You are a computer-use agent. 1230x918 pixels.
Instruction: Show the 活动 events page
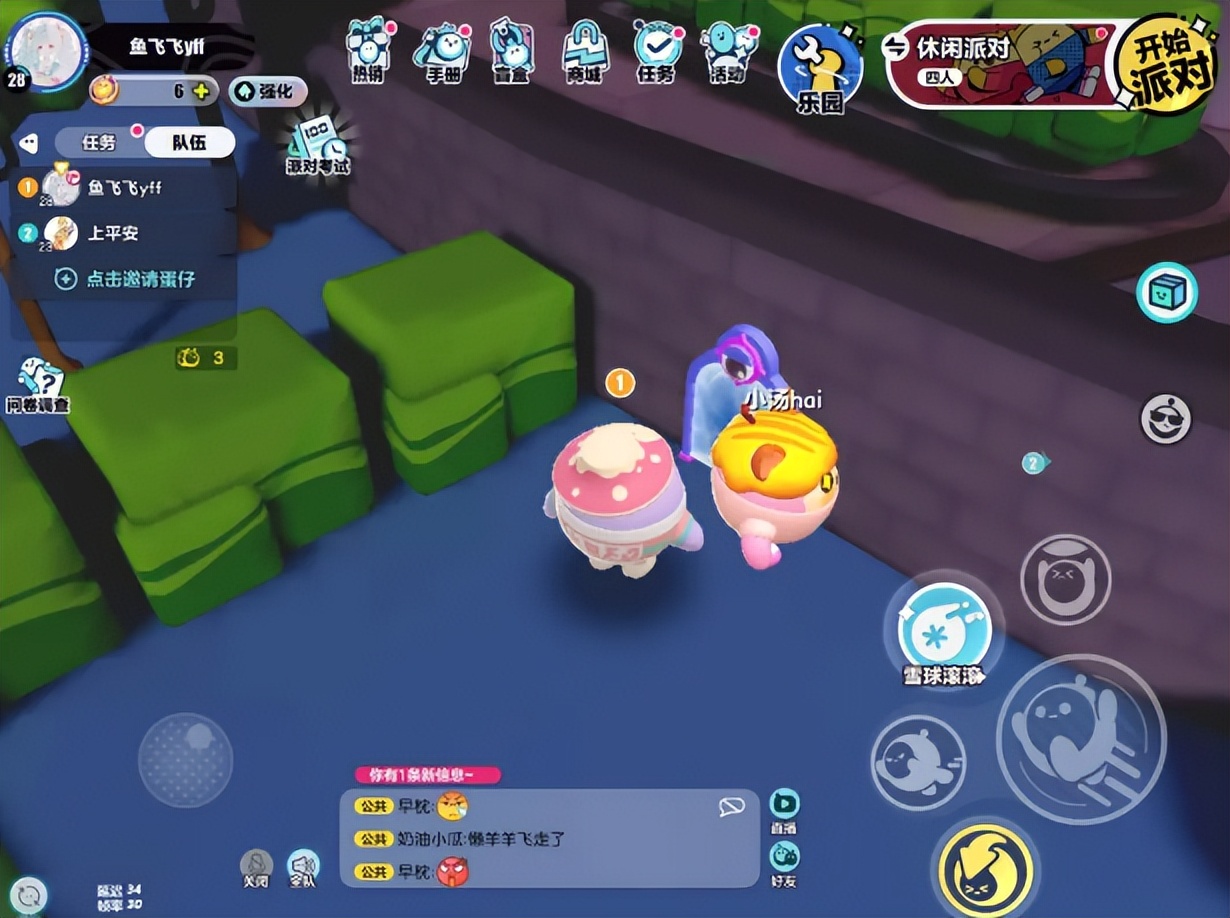726,48
